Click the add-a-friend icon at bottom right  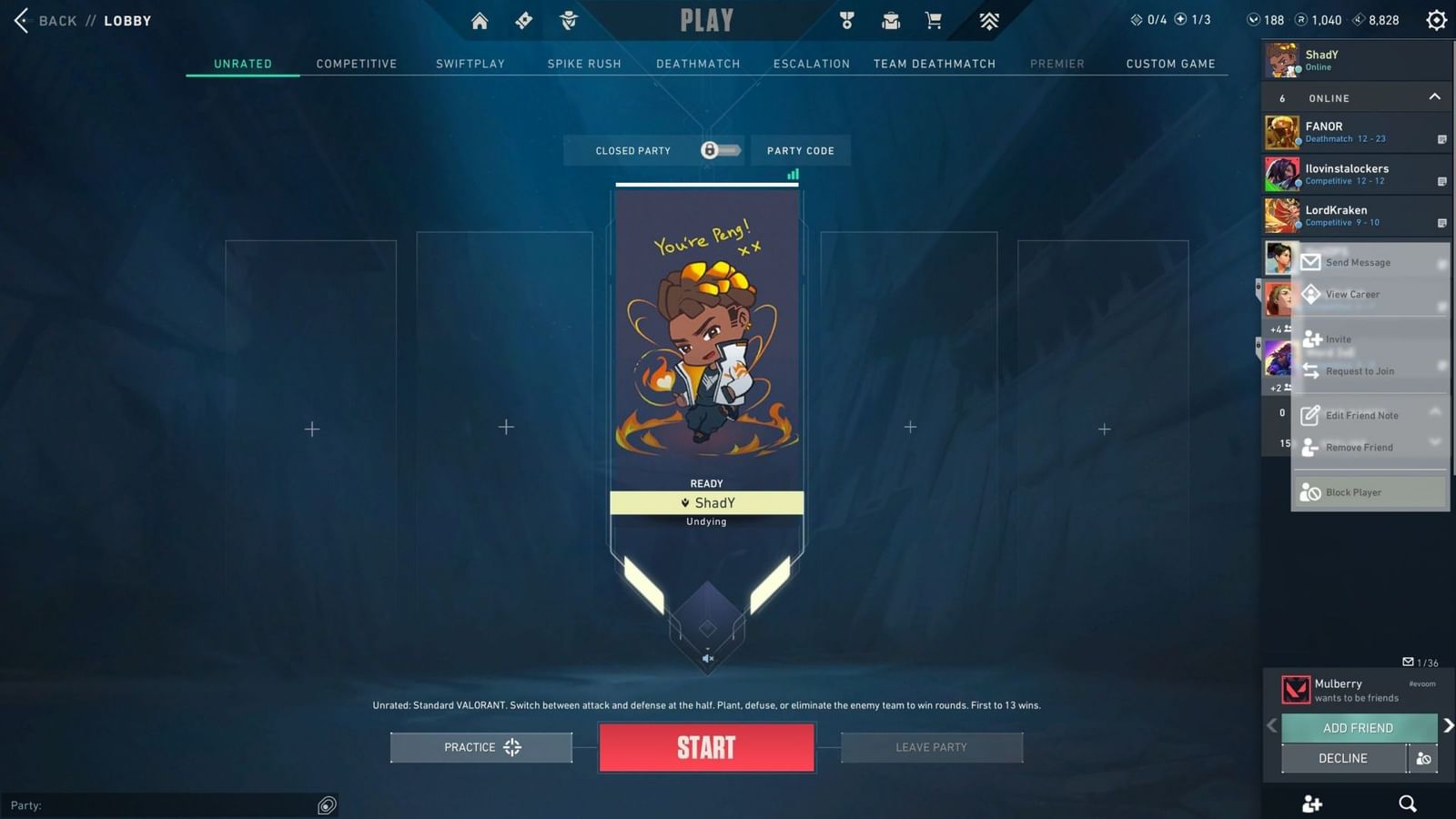(1311, 804)
